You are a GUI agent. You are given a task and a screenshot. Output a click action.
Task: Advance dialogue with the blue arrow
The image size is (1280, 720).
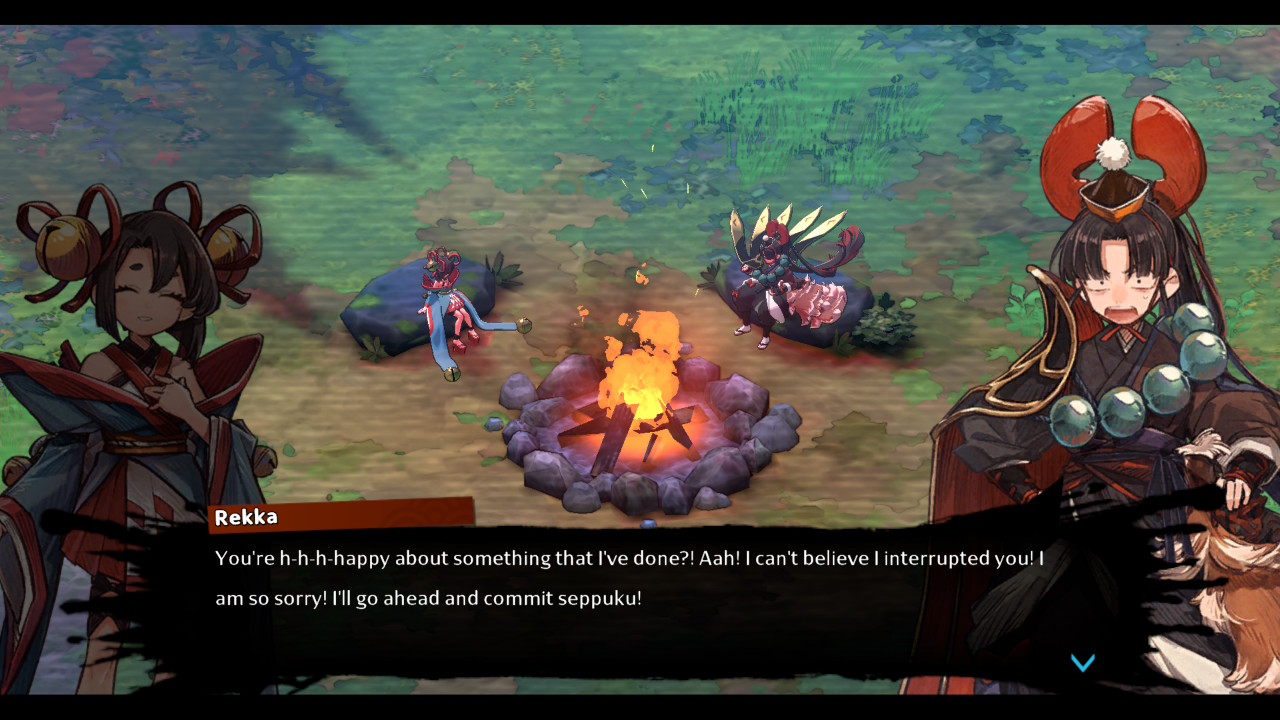click(x=1083, y=662)
